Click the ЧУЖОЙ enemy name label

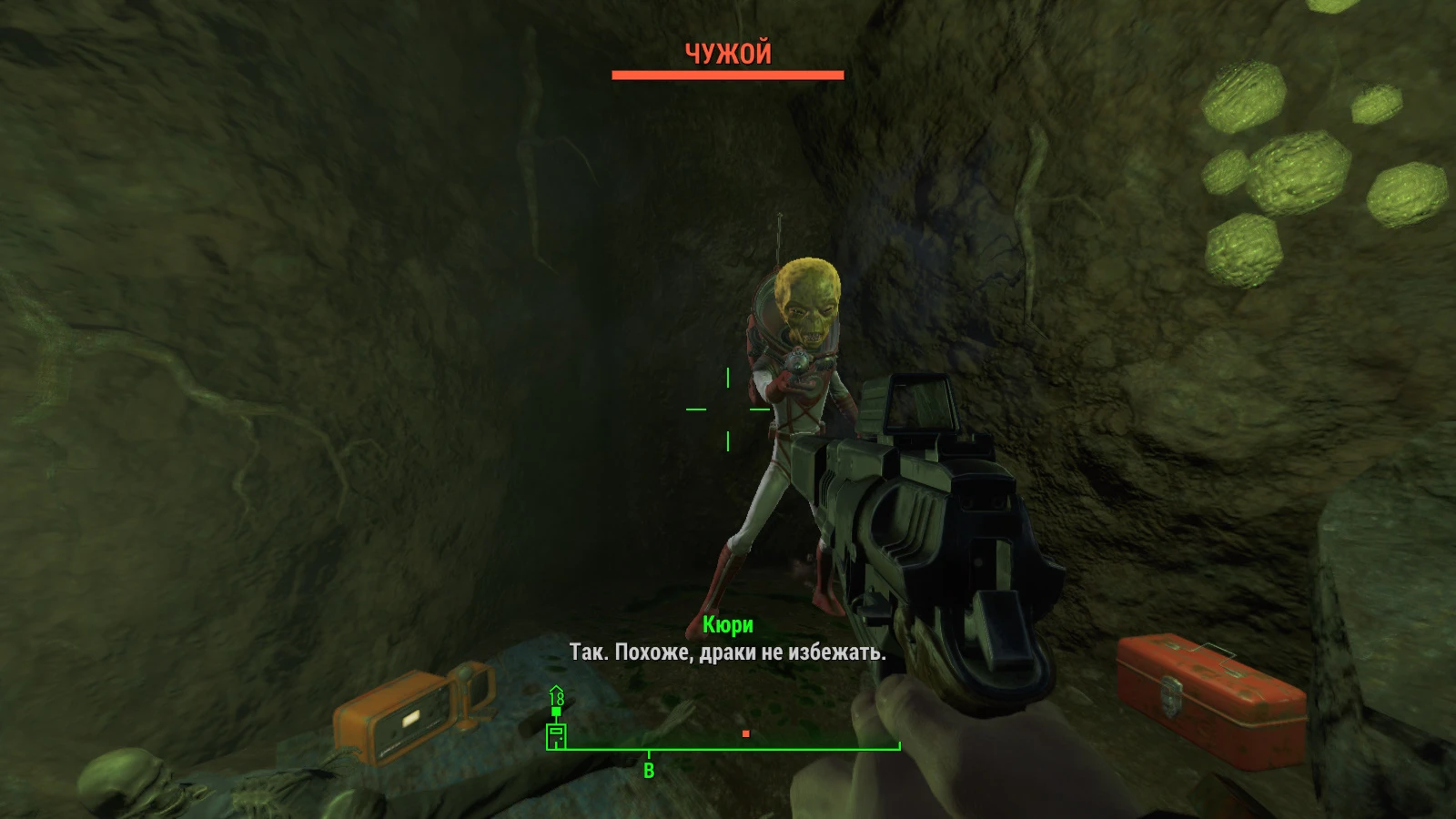pos(728,52)
